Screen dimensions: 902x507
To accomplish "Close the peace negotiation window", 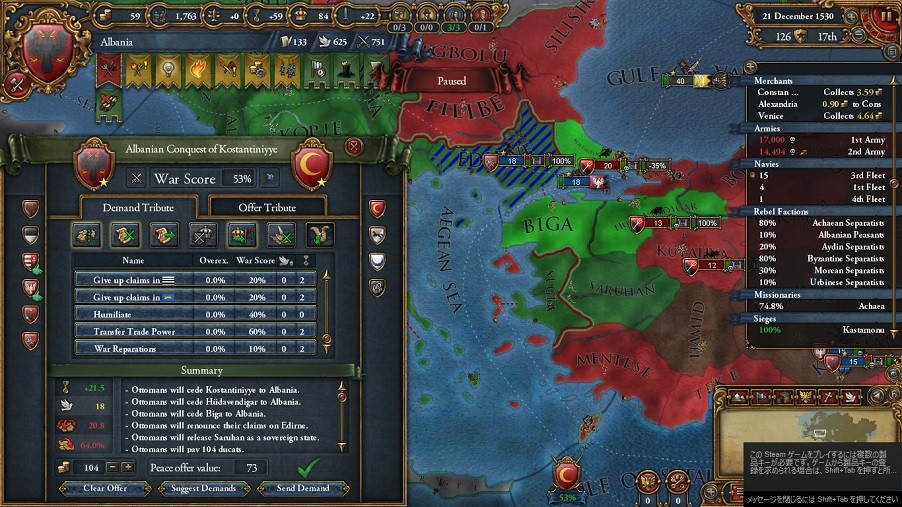I will (x=352, y=146).
